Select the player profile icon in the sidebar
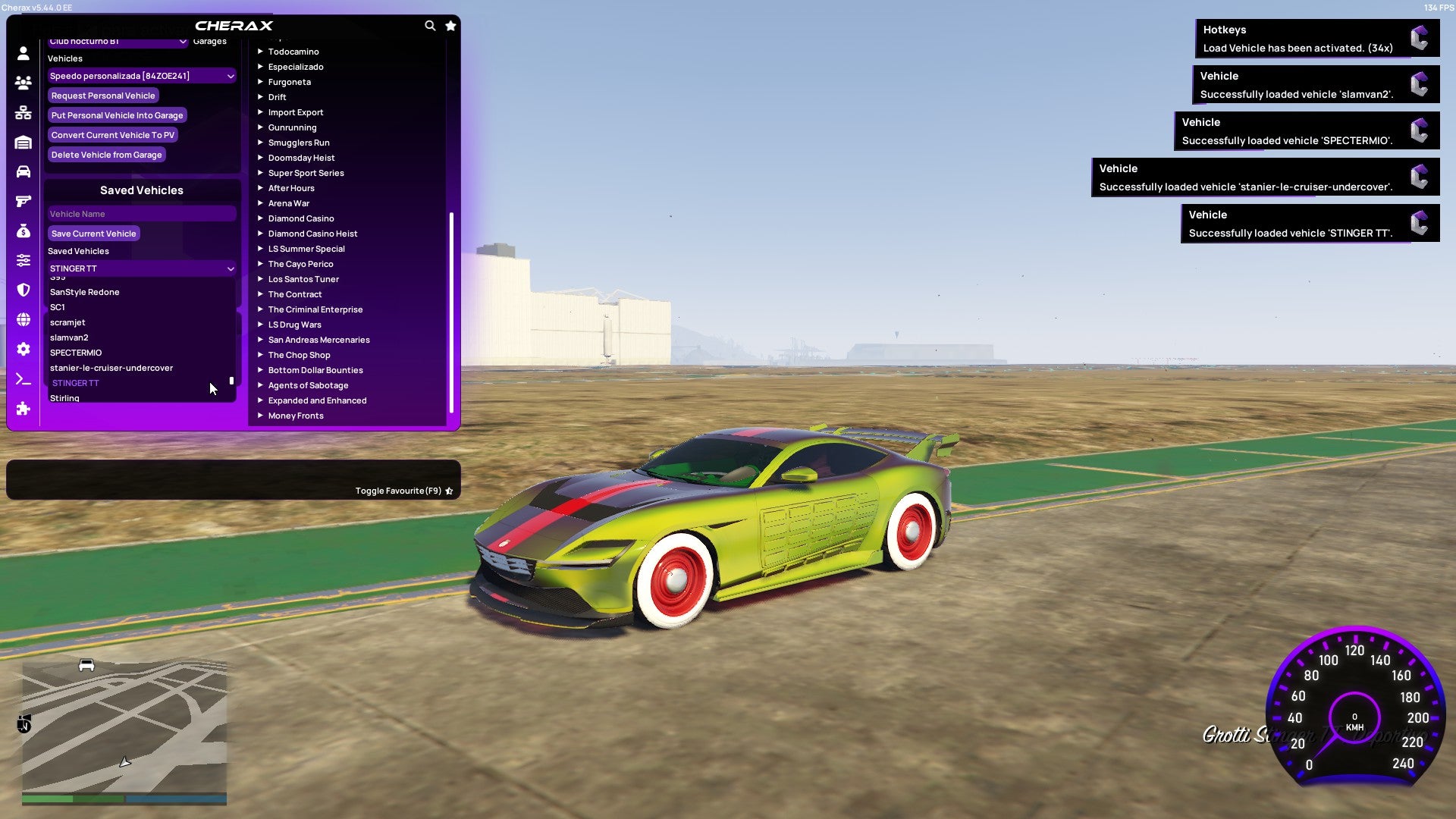 pos(23,52)
